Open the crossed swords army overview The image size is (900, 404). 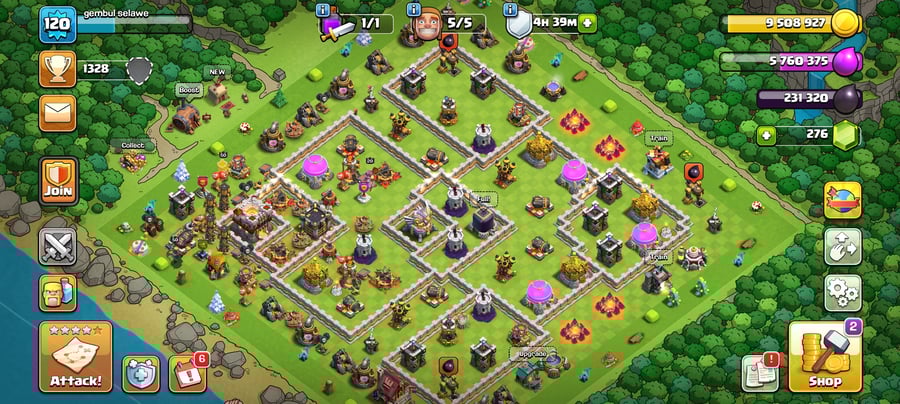tap(58, 246)
